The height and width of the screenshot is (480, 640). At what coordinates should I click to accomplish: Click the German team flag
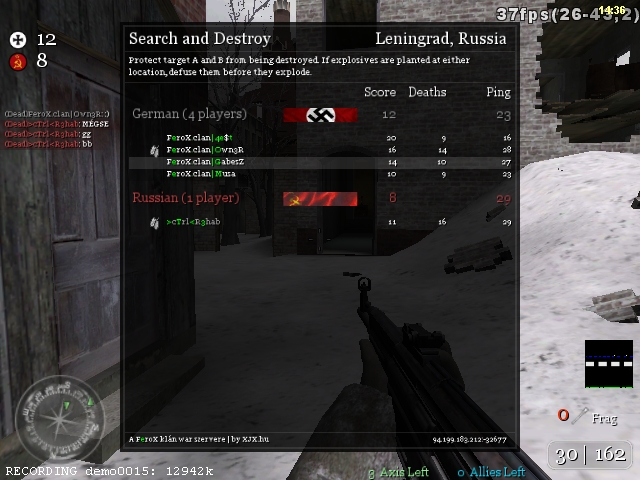[x=320, y=115]
